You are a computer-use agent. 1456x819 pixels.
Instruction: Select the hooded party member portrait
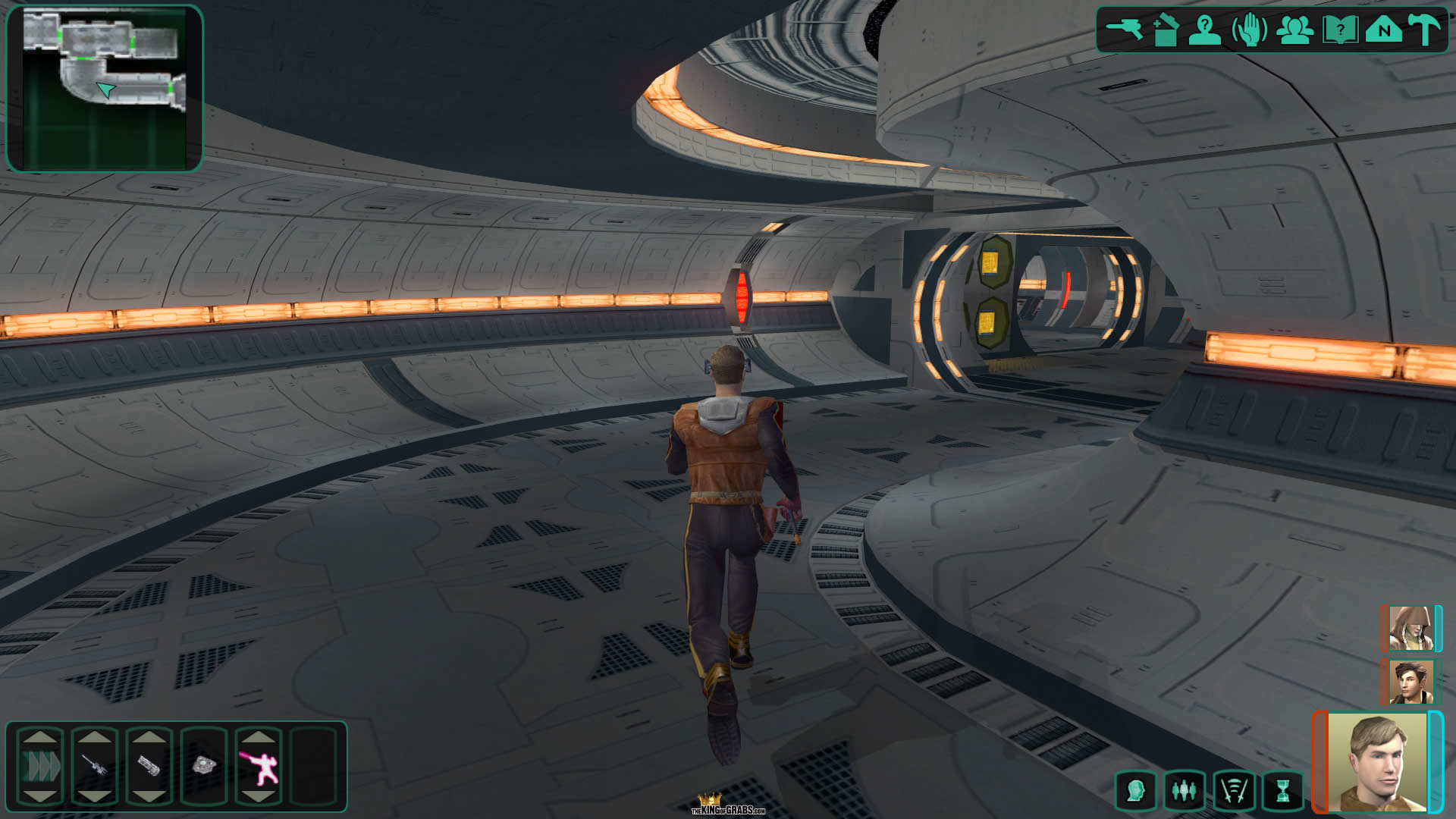(1410, 628)
